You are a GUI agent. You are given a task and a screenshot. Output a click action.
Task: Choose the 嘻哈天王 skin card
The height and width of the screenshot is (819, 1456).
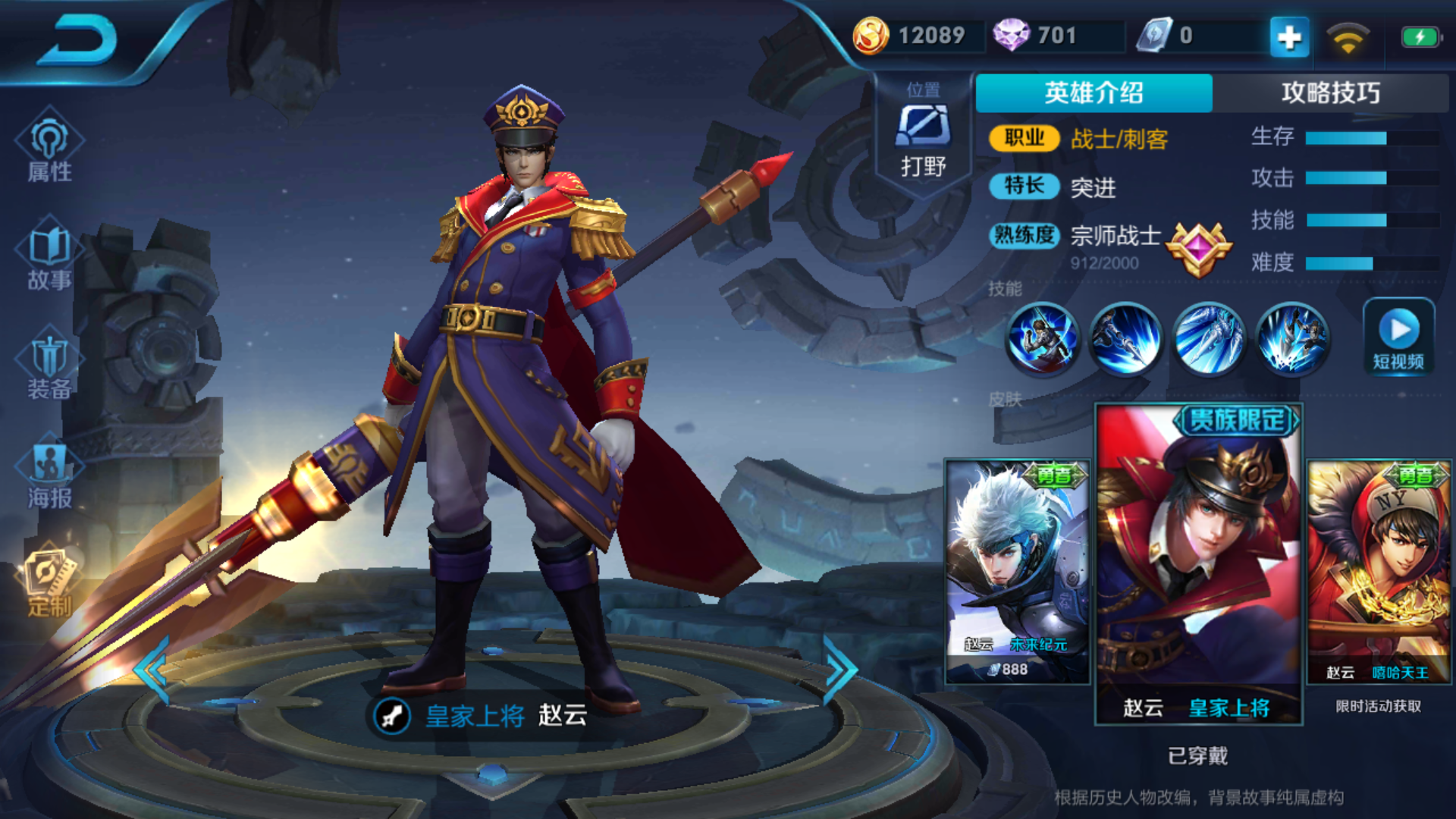point(1379,571)
